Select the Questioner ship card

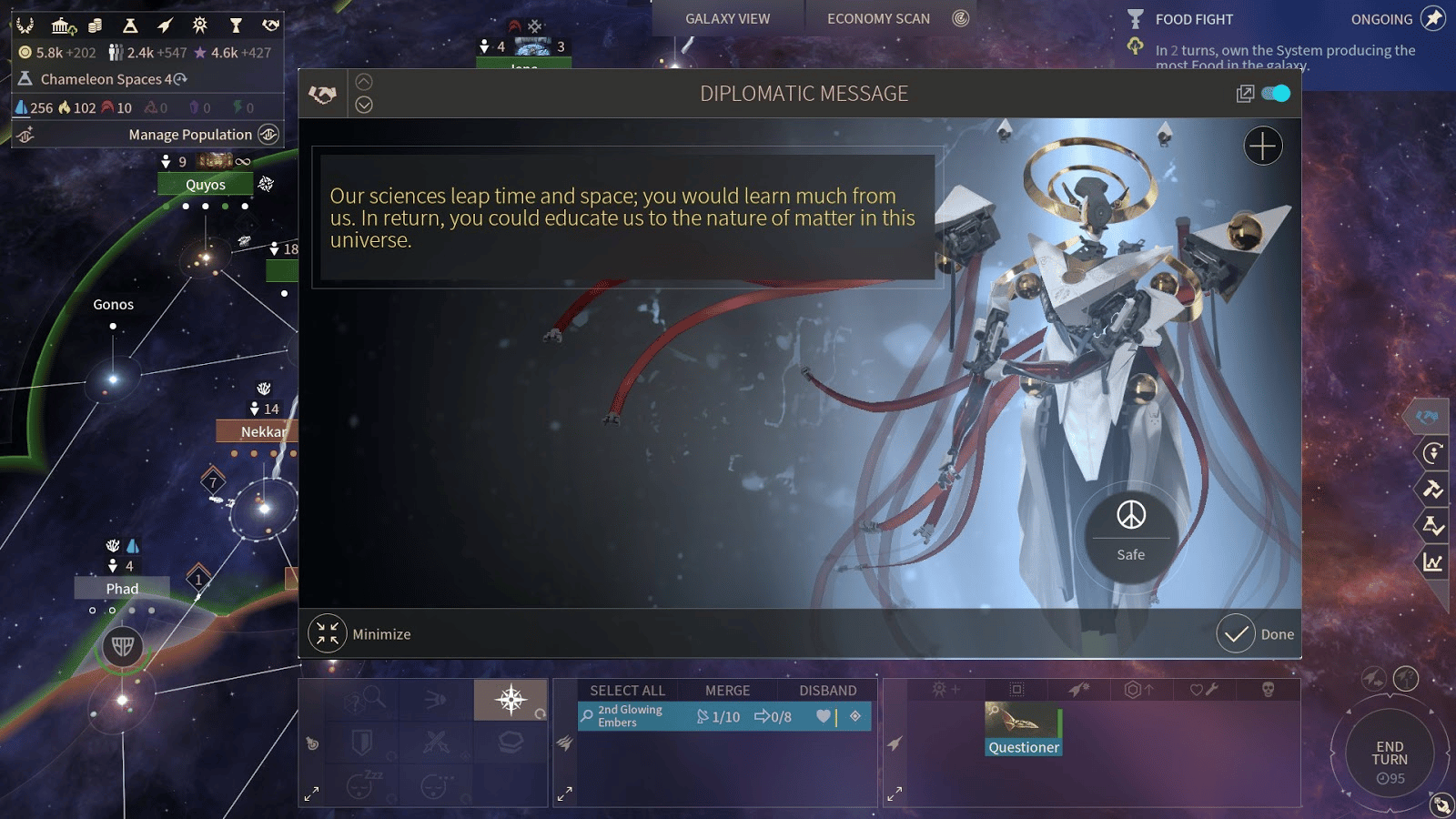(1024, 730)
